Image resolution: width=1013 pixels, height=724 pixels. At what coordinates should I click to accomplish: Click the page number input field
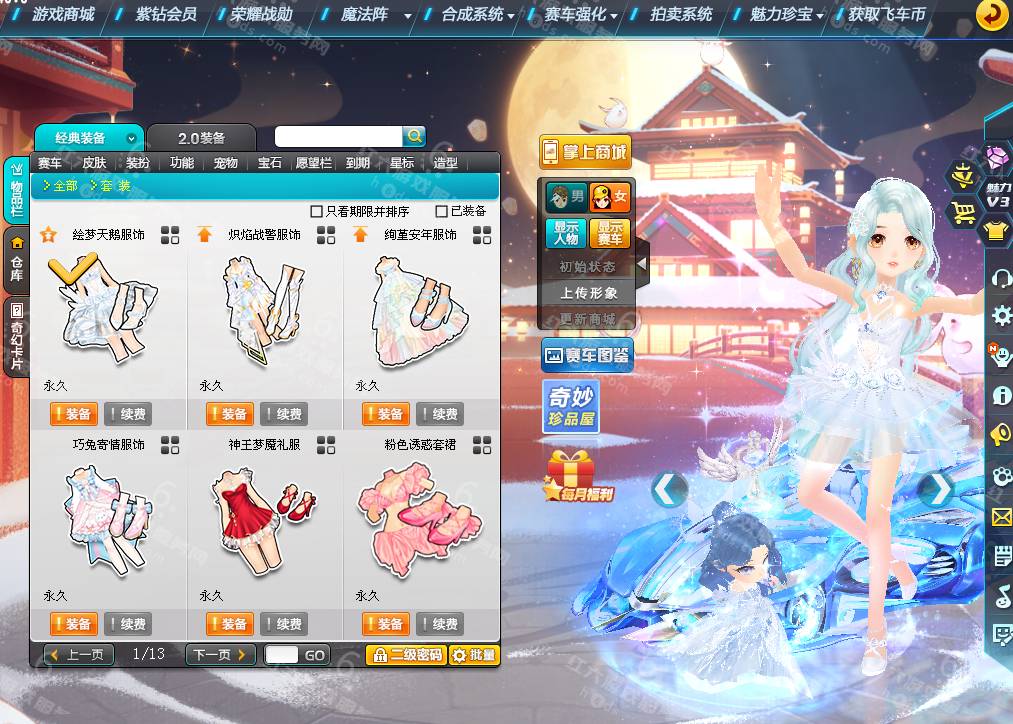tap(282, 655)
